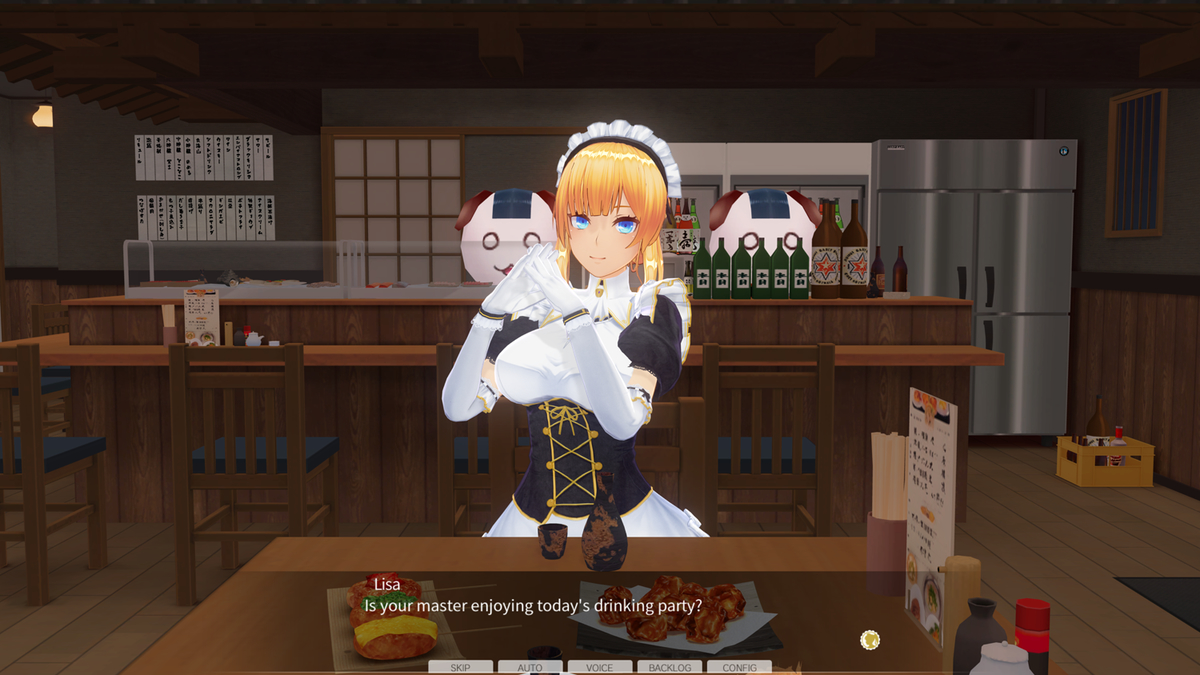
Task: Replay the line with VOICE button
Action: (600, 667)
